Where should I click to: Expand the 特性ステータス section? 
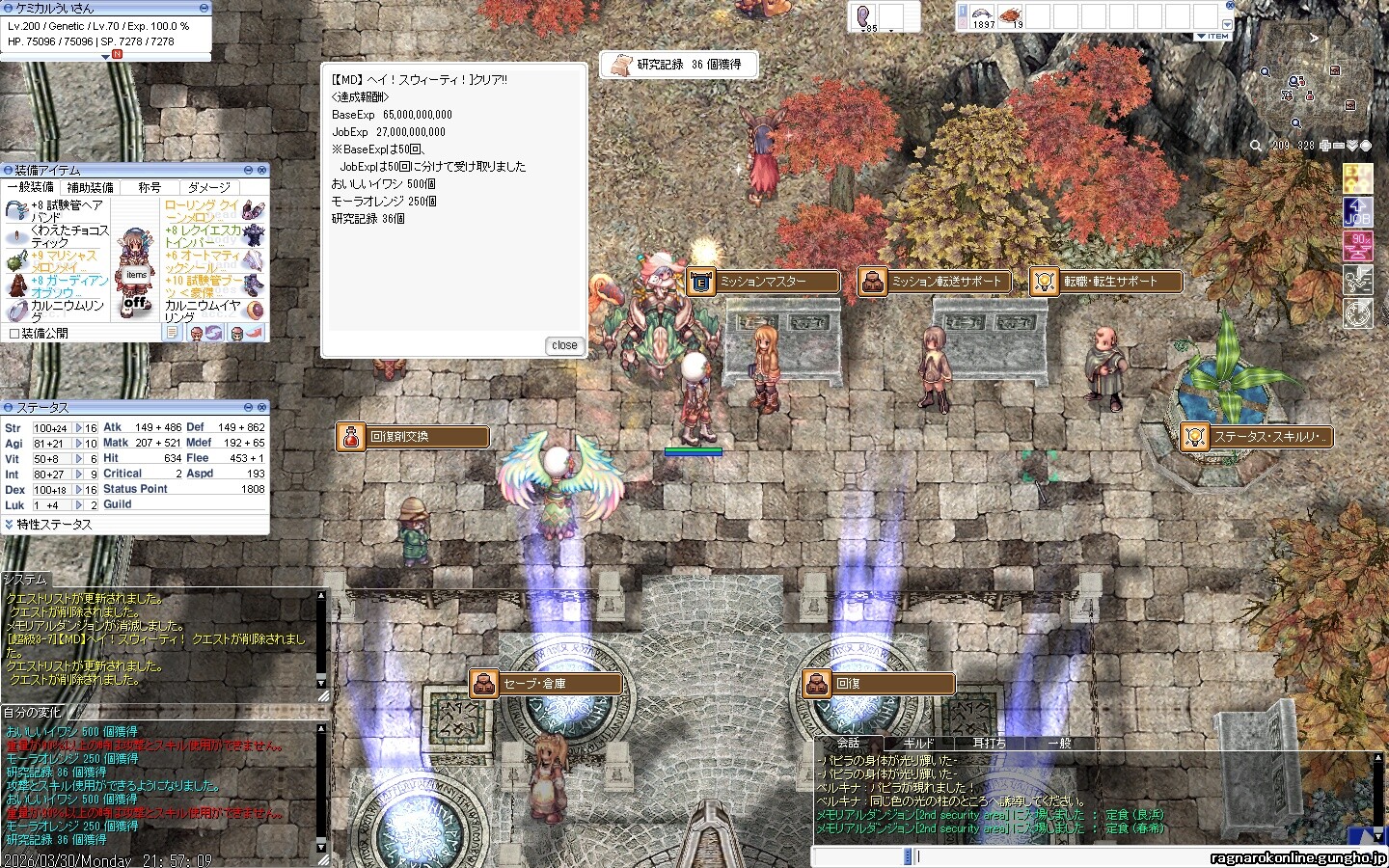[x=9, y=525]
